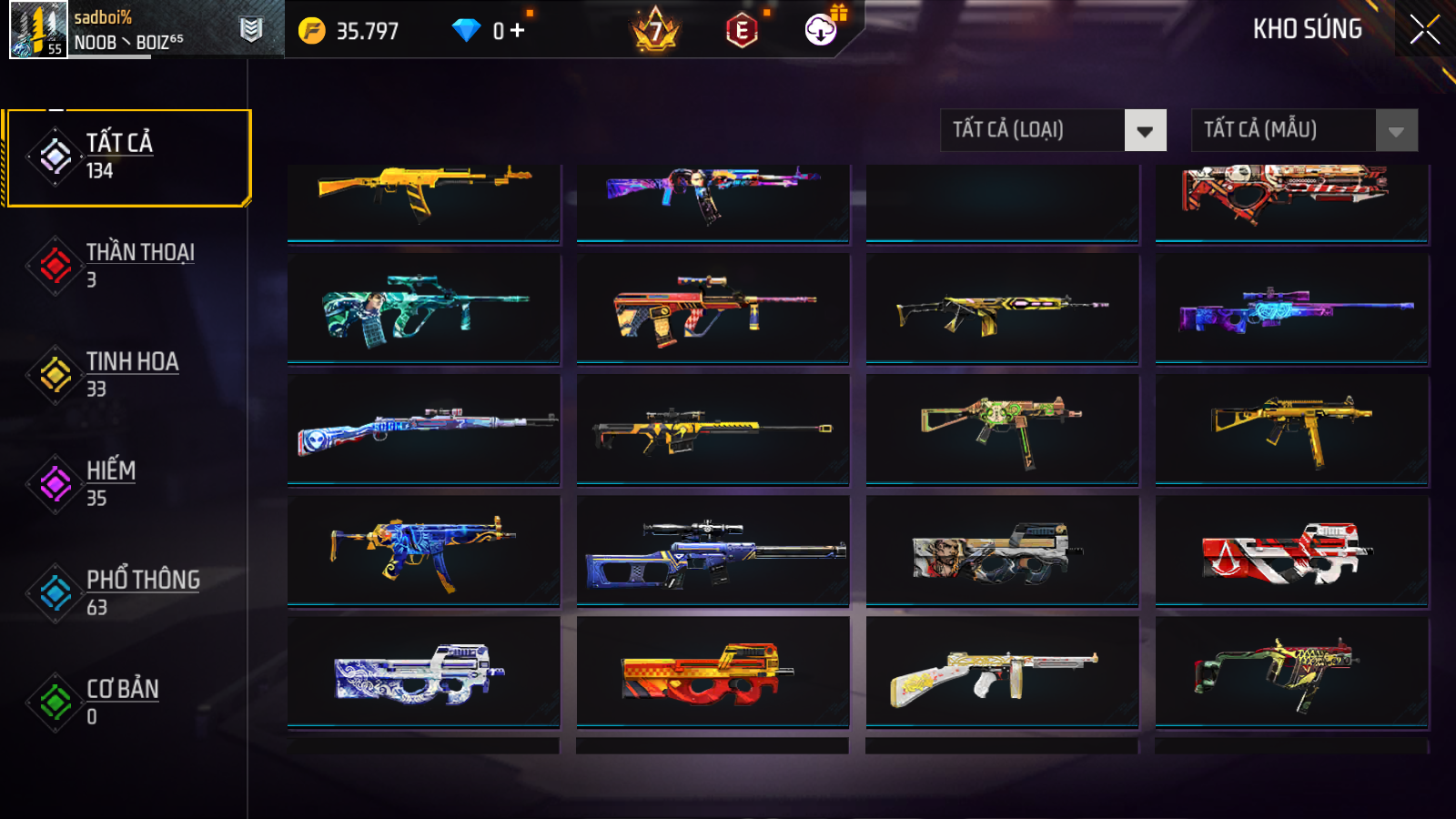Click the red E hexagon icon
Image resolution: width=1456 pixels, height=819 pixels.
pos(742,31)
